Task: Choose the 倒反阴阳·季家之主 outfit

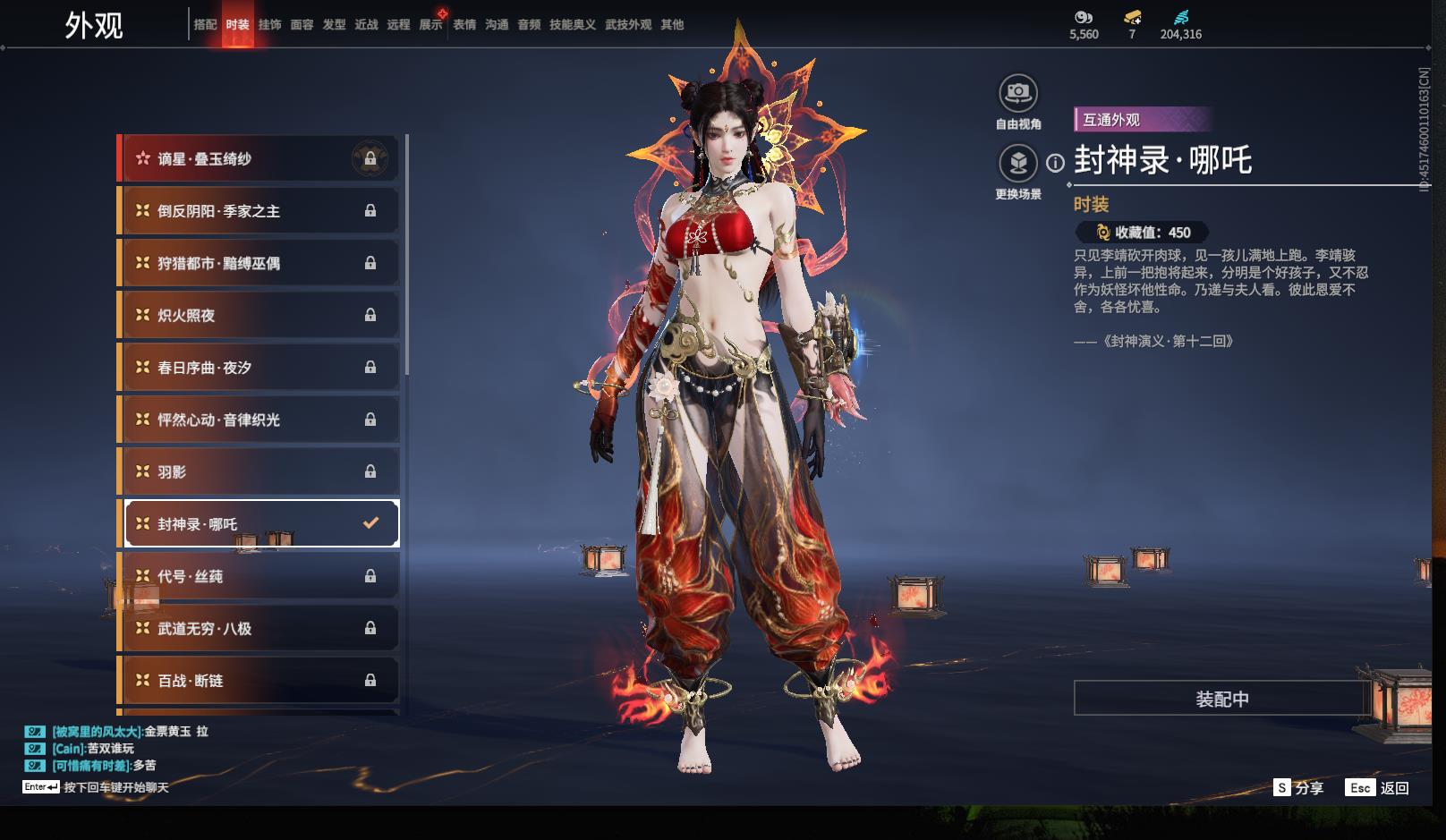Action: [x=258, y=211]
